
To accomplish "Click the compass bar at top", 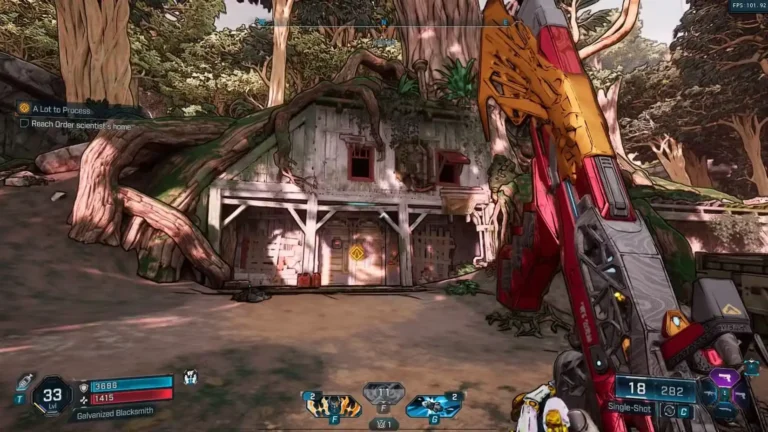I will [x=384, y=21].
